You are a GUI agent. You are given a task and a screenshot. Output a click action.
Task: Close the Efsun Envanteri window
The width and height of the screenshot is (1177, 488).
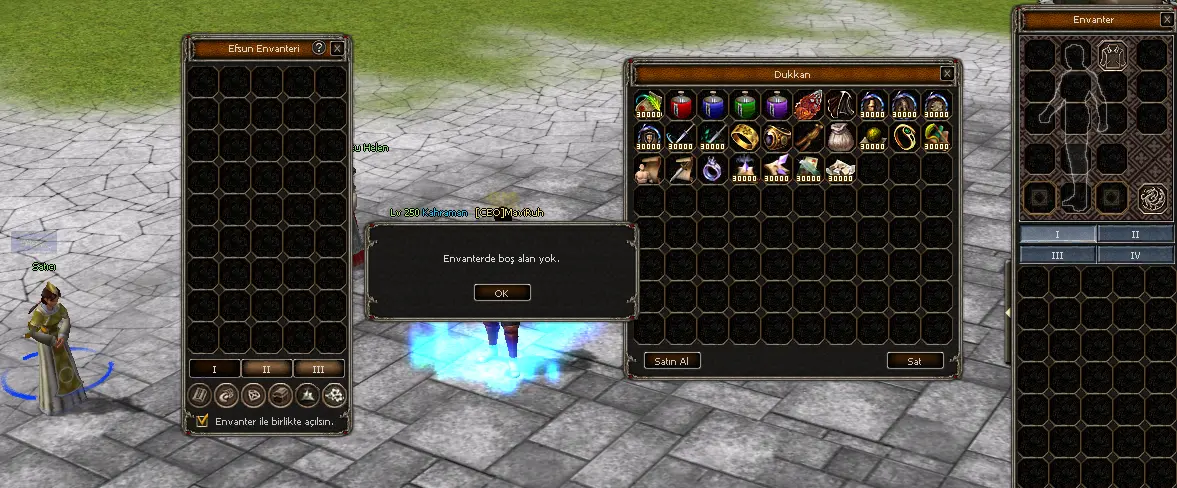(337, 47)
